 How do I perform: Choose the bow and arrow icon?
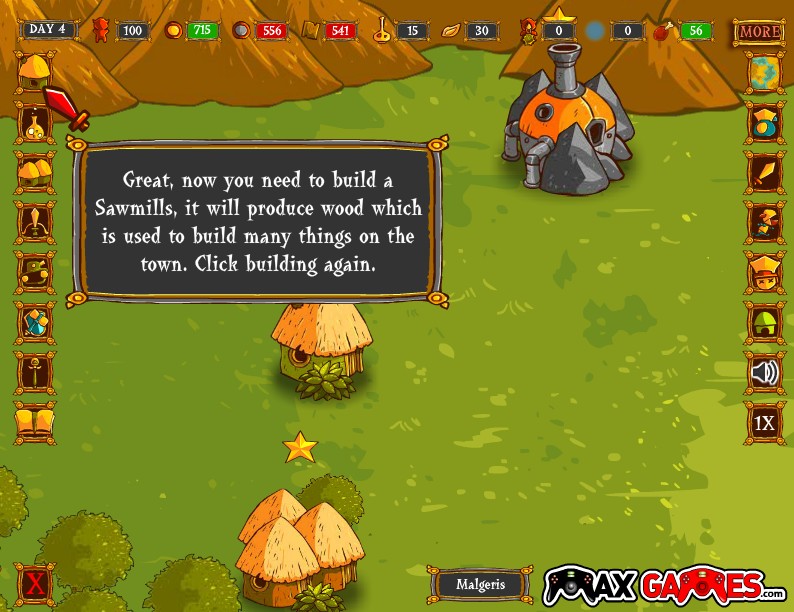click(x=35, y=222)
